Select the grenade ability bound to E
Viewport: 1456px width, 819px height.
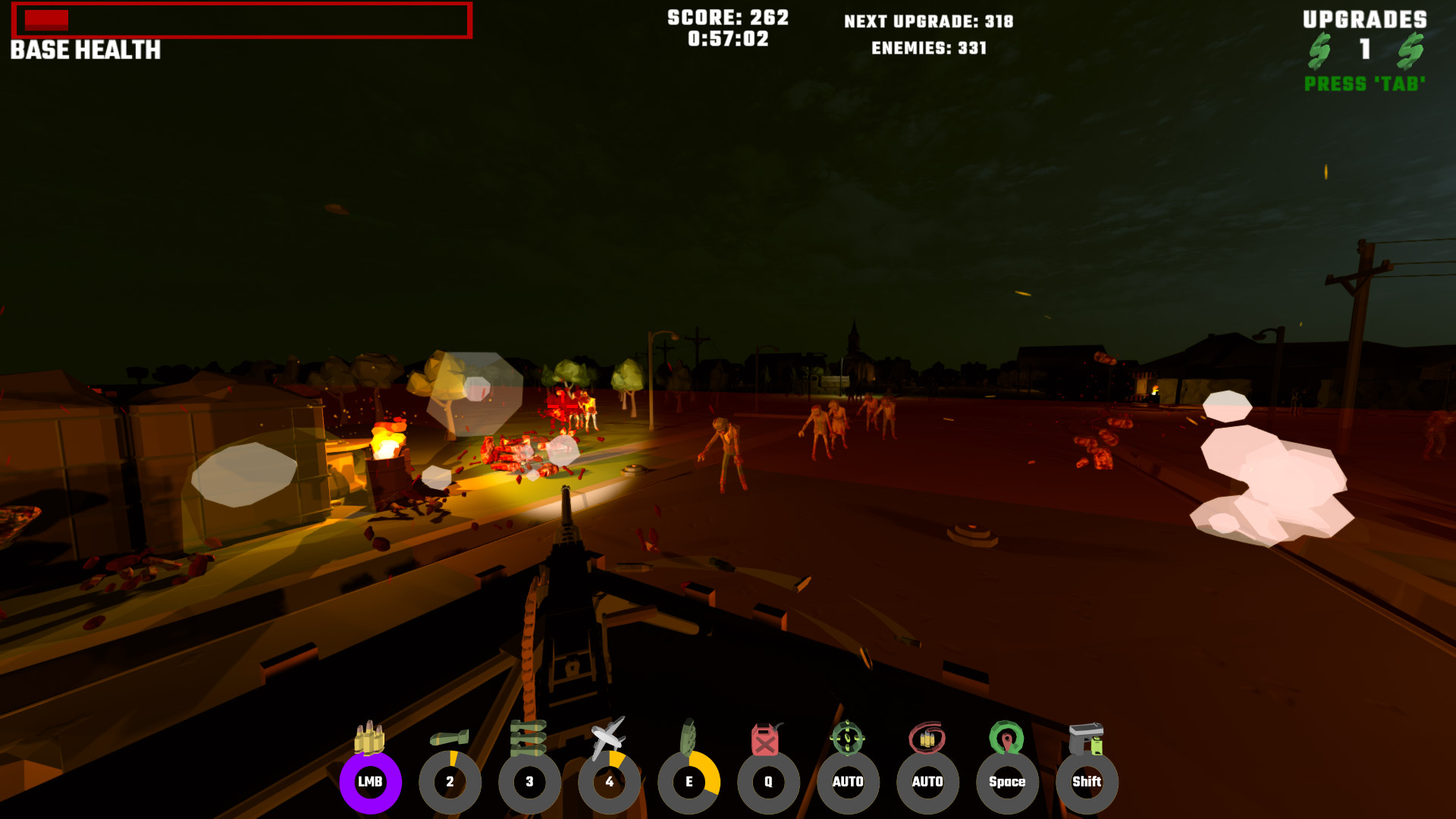(689, 782)
